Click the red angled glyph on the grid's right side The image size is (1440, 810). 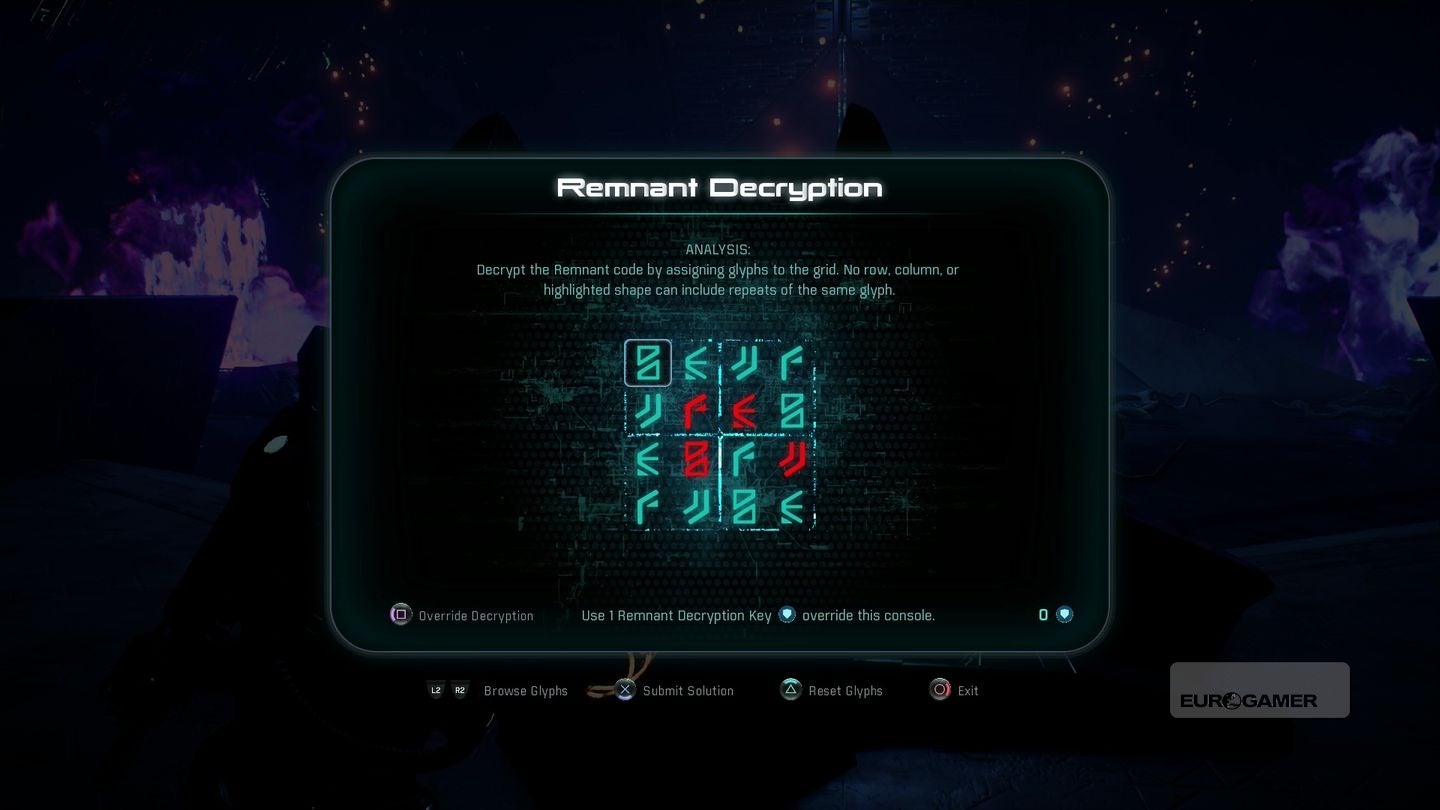pos(790,459)
